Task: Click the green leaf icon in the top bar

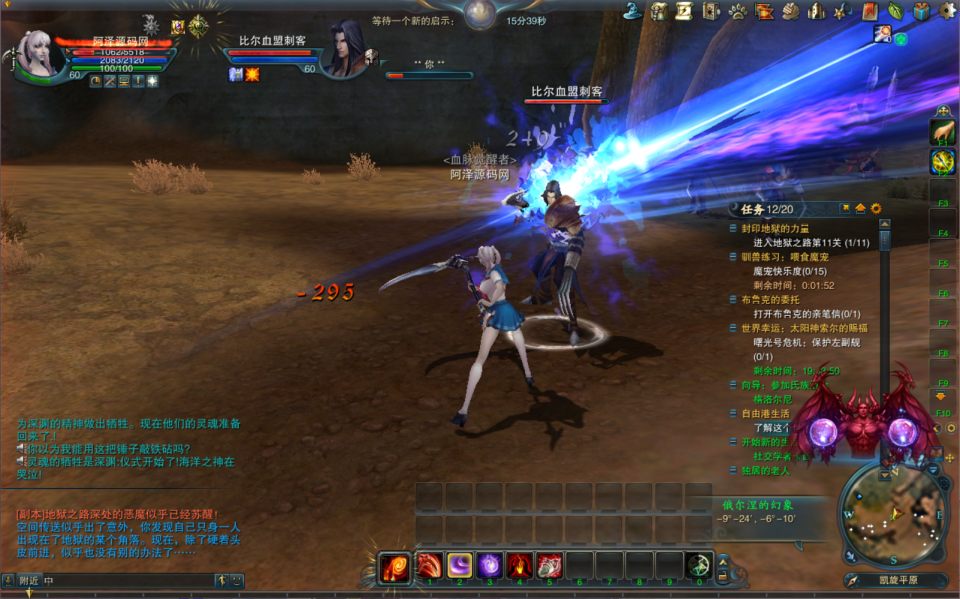Action: 895,11
